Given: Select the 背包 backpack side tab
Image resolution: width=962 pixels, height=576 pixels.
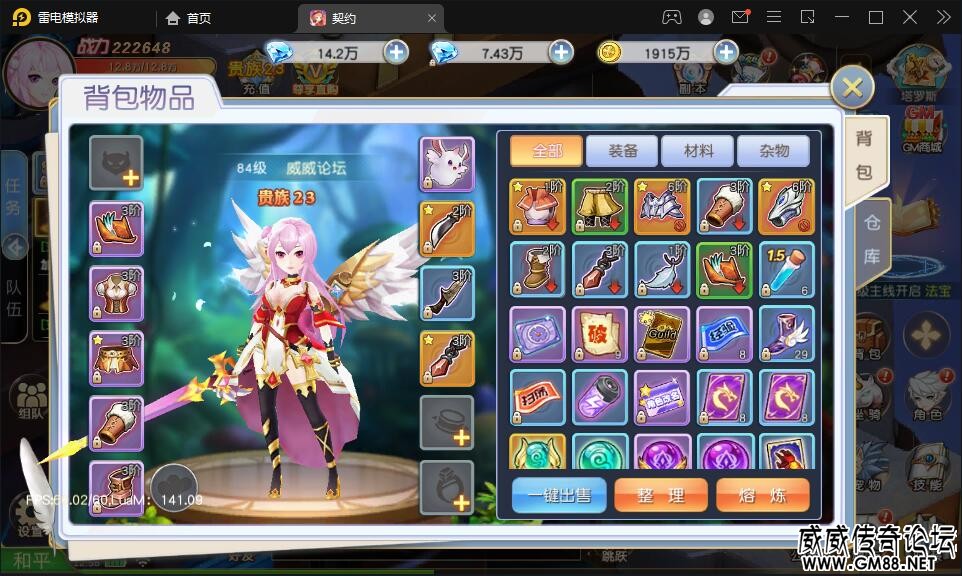Looking at the screenshot, I should [863, 156].
